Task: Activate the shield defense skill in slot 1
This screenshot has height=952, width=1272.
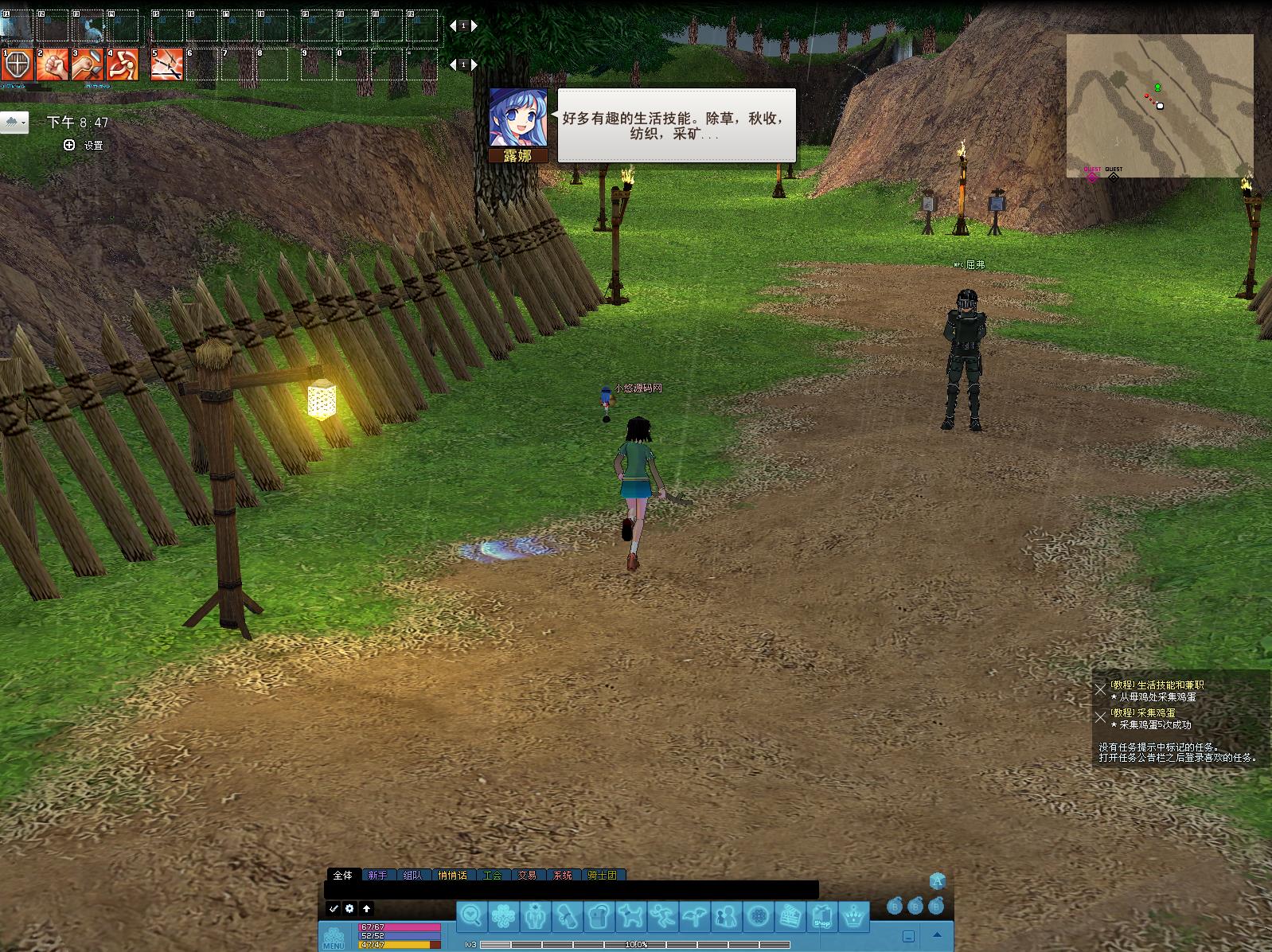Action: [17, 64]
